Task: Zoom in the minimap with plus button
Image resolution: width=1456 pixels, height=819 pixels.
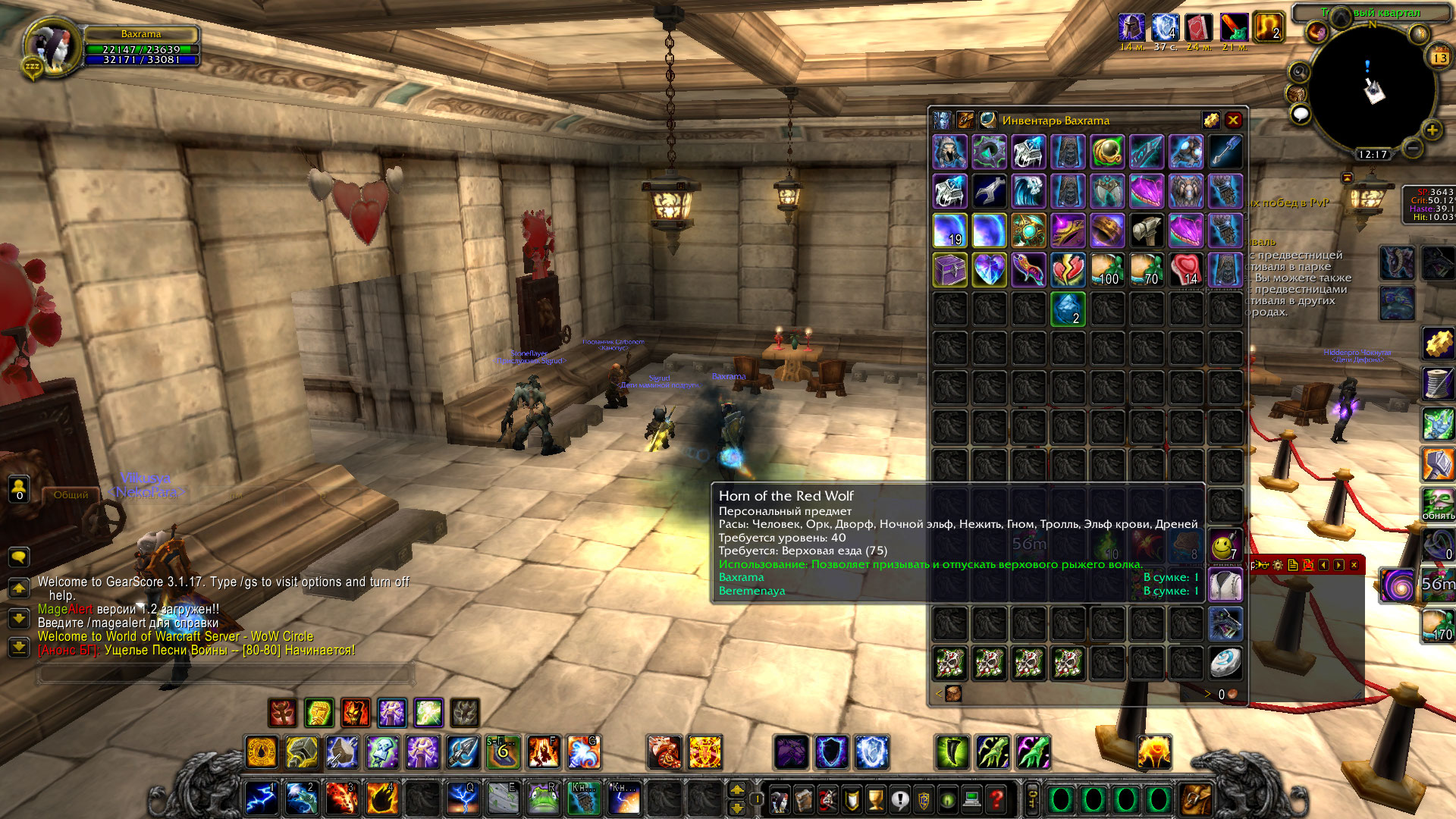Action: click(1432, 130)
